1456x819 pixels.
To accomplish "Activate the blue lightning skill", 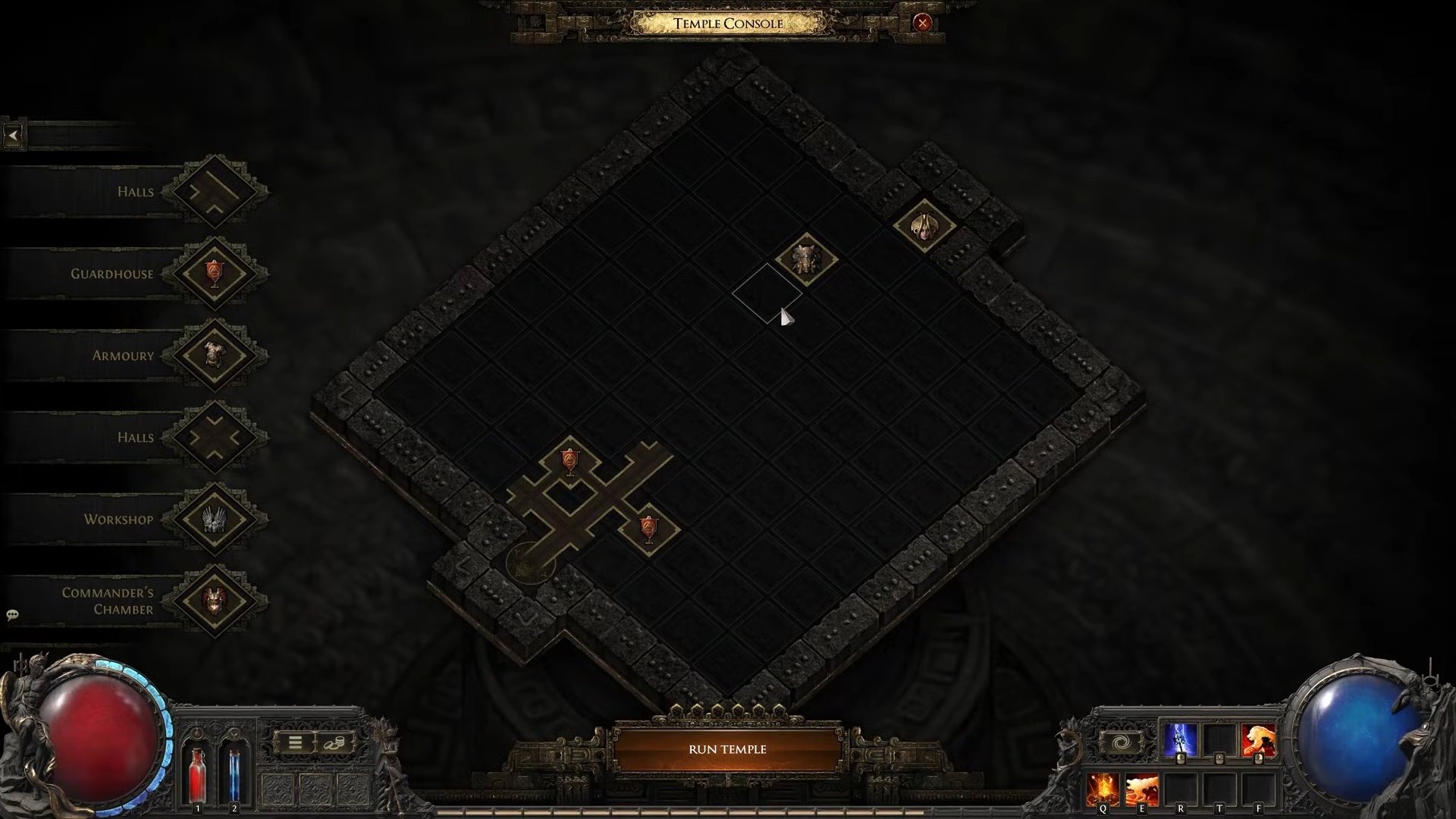I will tap(1180, 741).
